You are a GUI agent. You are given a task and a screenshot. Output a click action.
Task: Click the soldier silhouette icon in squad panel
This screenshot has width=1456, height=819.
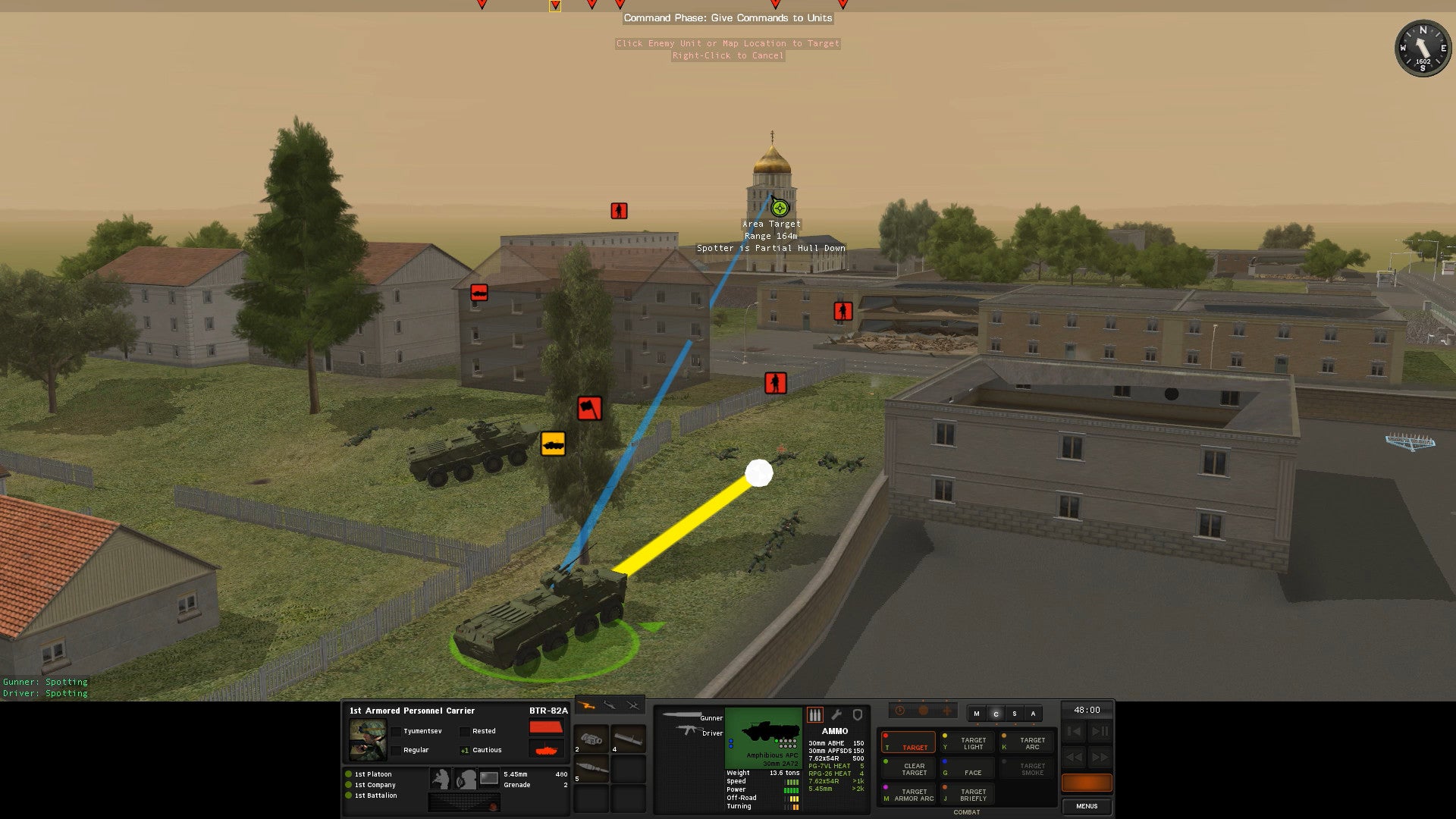[x=441, y=779]
